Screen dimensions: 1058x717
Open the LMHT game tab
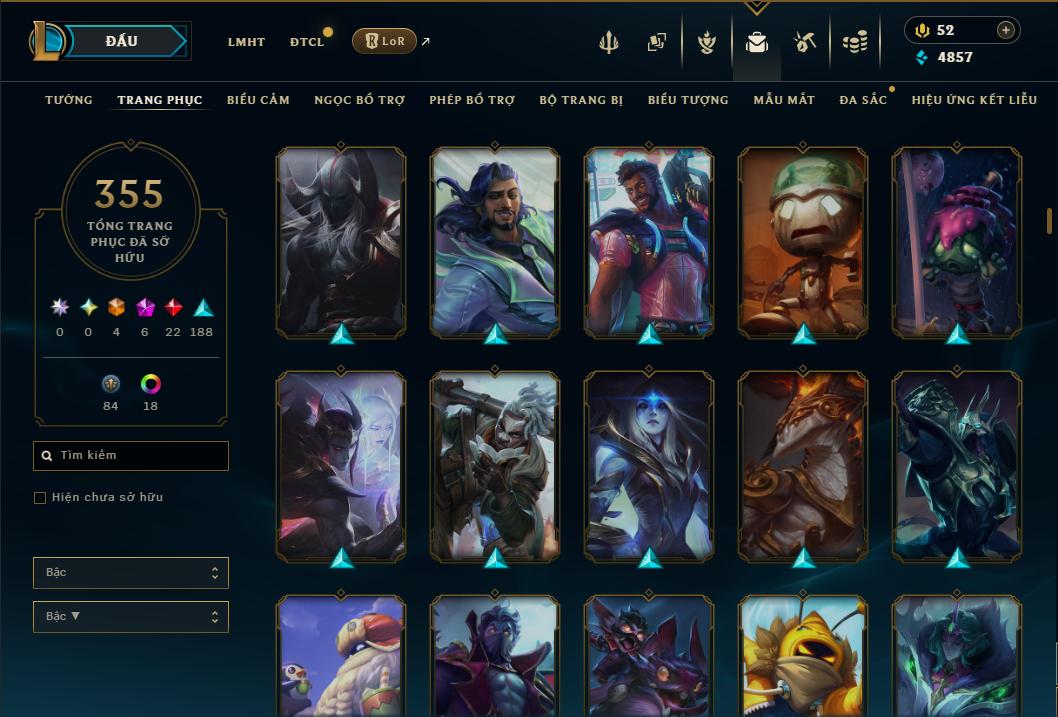246,42
